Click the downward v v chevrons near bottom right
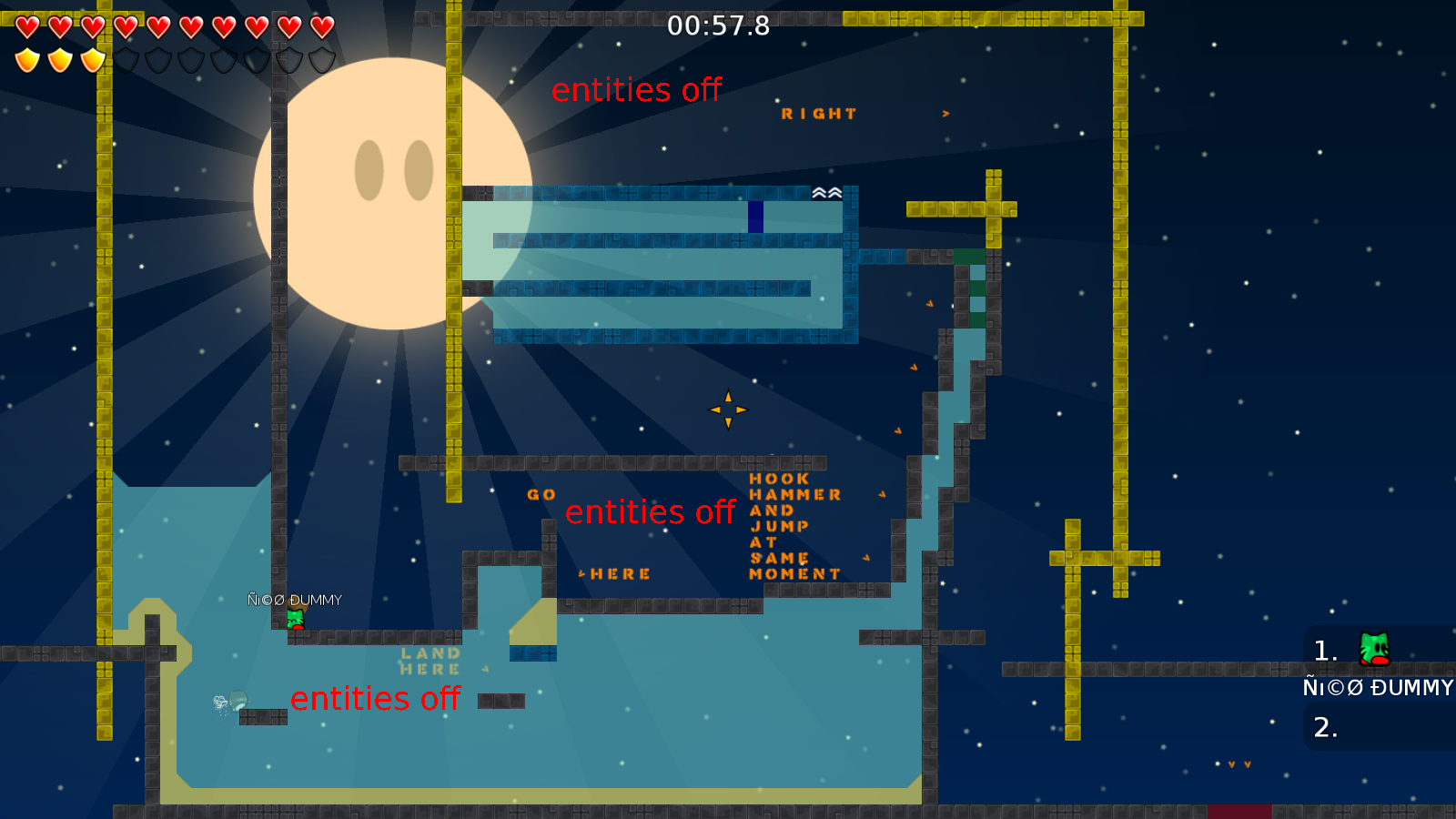Screen dimensions: 1456x819 pyautogui.click(x=1238, y=763)
